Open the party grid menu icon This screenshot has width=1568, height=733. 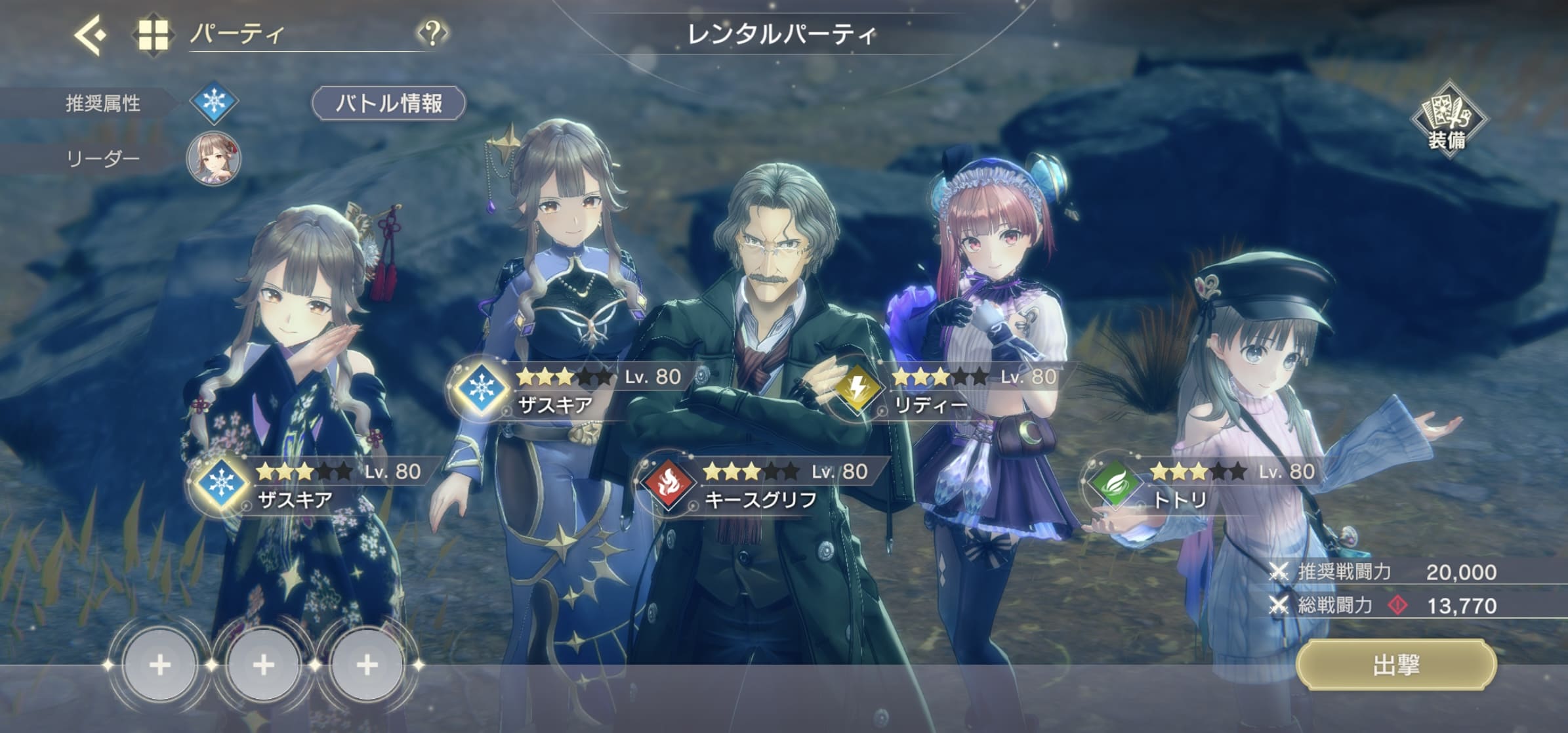(152, 34)
